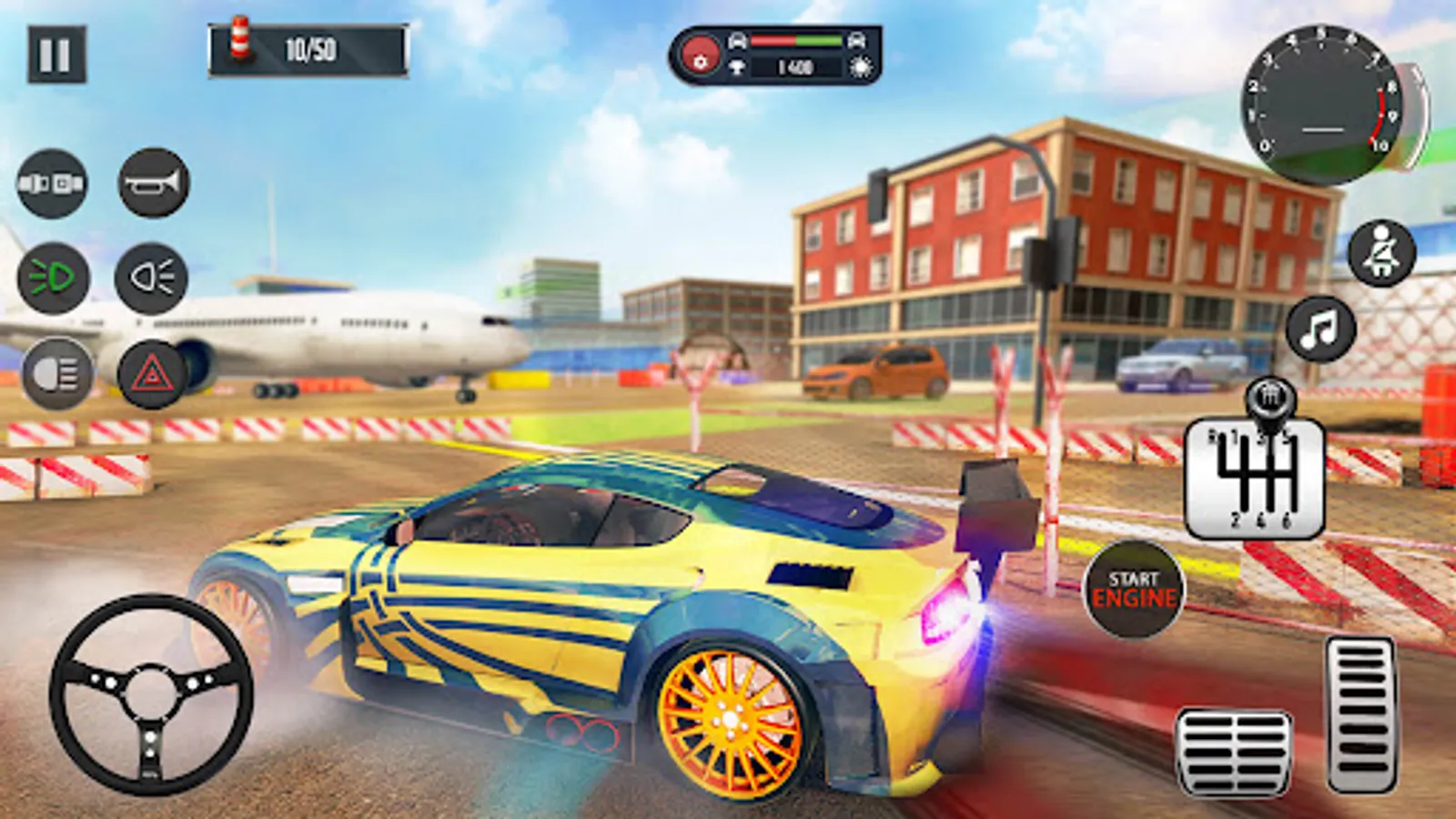Image resolution: width=1456 pixels, height=819 pixels.
Task: Activate the red hazard triangle button
Action: (152, 373)
